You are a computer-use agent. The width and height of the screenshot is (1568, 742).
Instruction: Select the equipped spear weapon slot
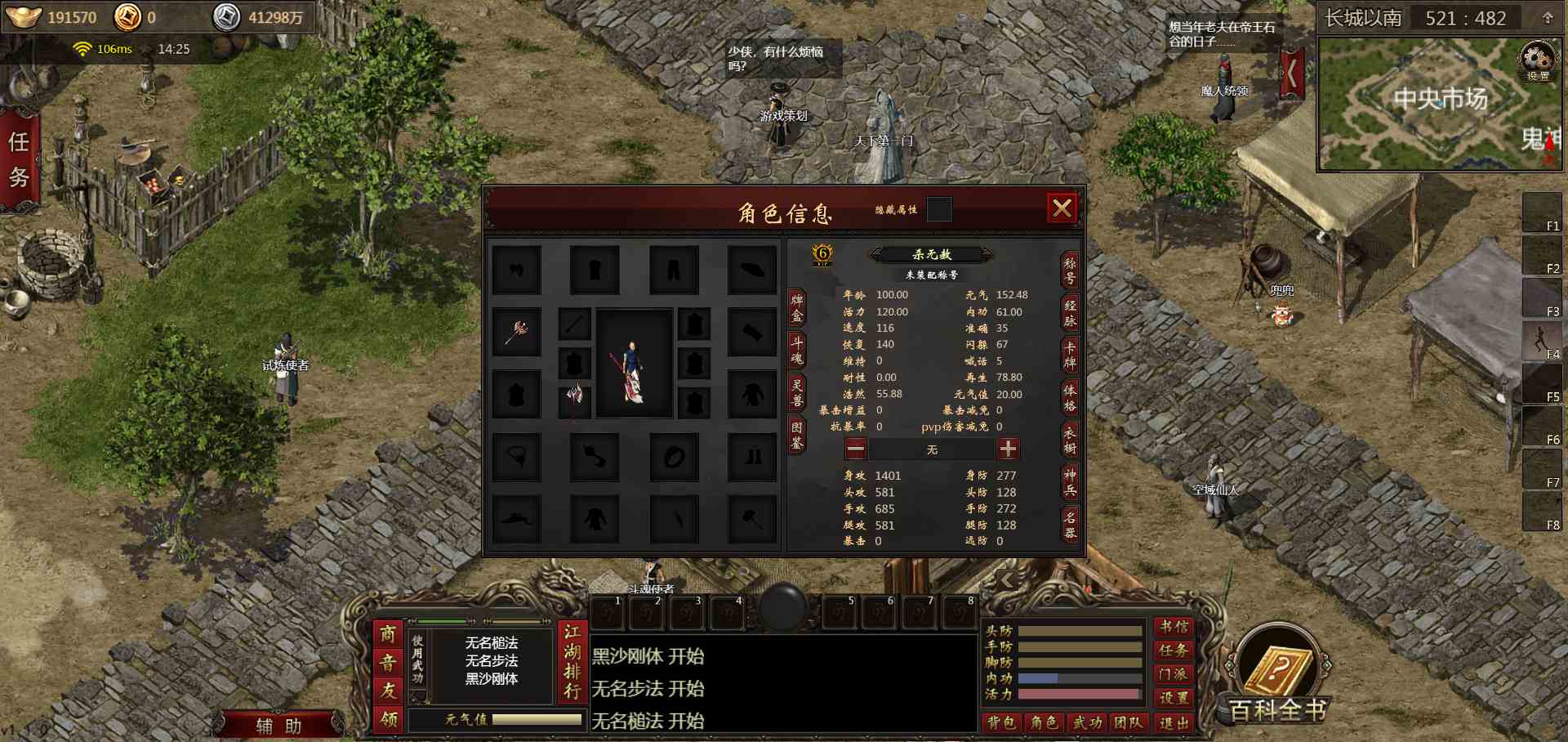tap(516, 332)
